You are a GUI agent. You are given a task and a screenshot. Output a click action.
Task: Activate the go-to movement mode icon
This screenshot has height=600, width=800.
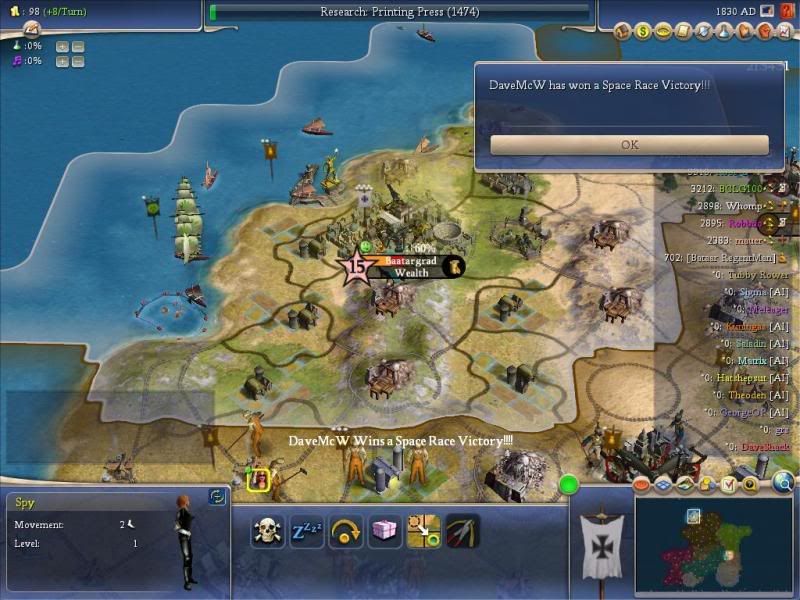tap(423, 531)
